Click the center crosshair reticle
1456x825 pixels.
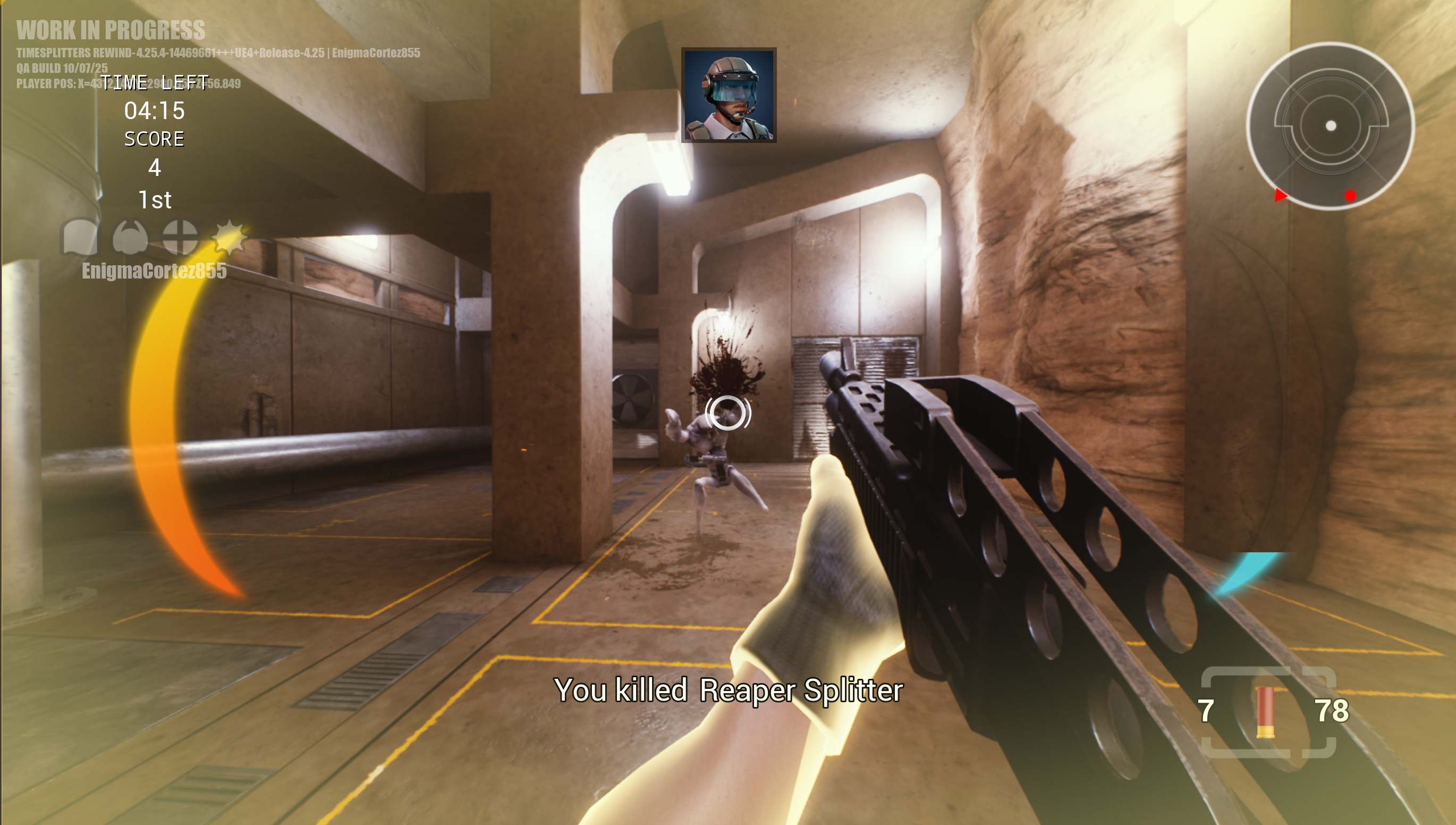[727, 414]
